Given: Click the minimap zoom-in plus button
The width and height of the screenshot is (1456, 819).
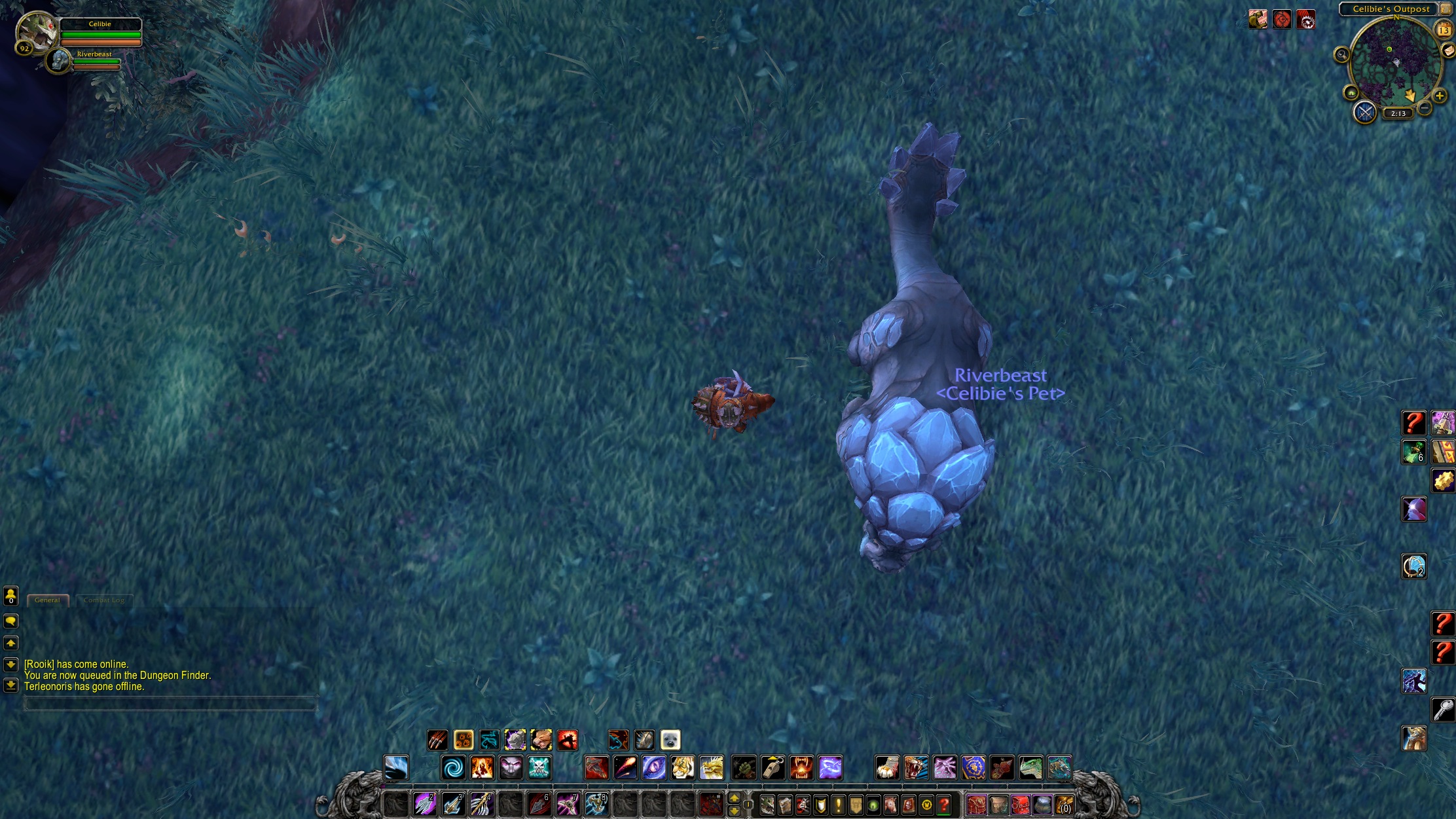Looking at the screenshot, I should pos(1438,96).
